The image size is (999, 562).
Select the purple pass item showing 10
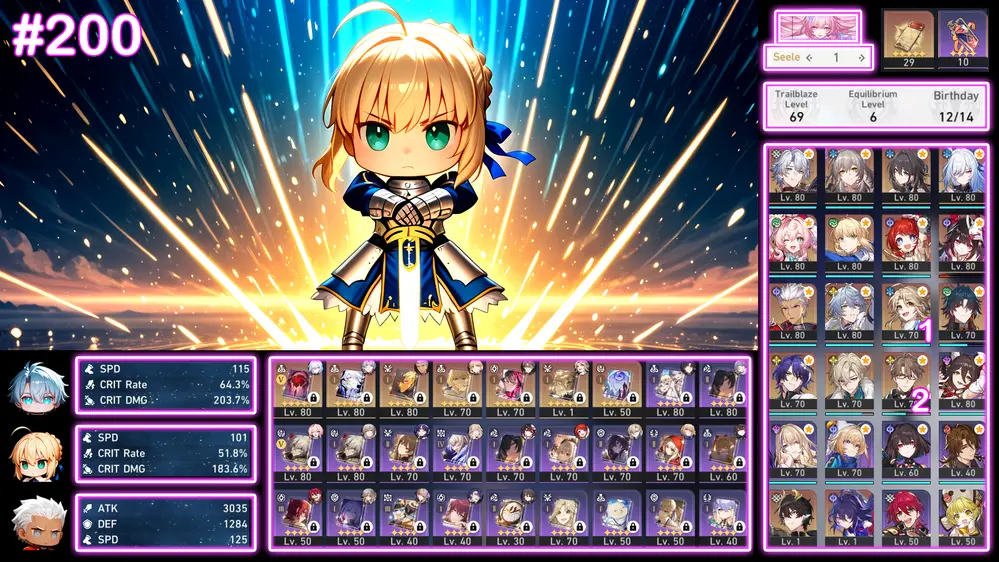click(x=962, y=38)
